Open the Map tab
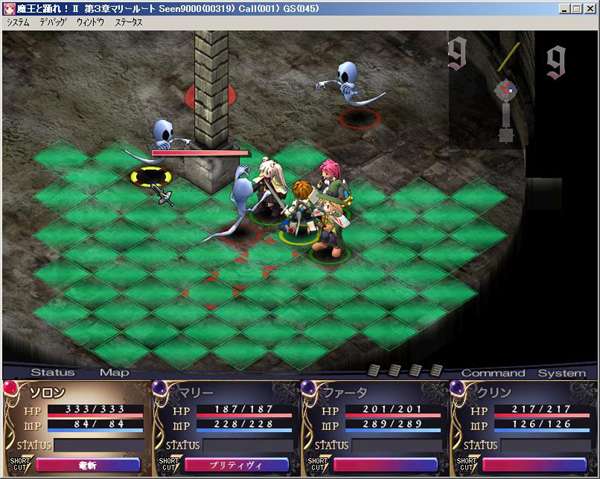 click(113, 373)
